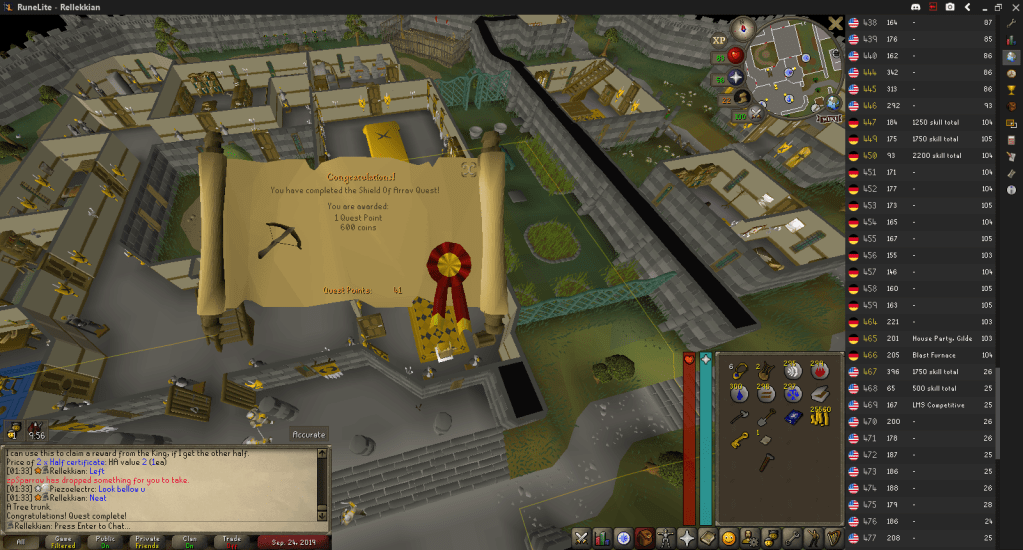Take a screenshot with the camera button
This screenshot has height=550, width=1023.
click(949, 7)
